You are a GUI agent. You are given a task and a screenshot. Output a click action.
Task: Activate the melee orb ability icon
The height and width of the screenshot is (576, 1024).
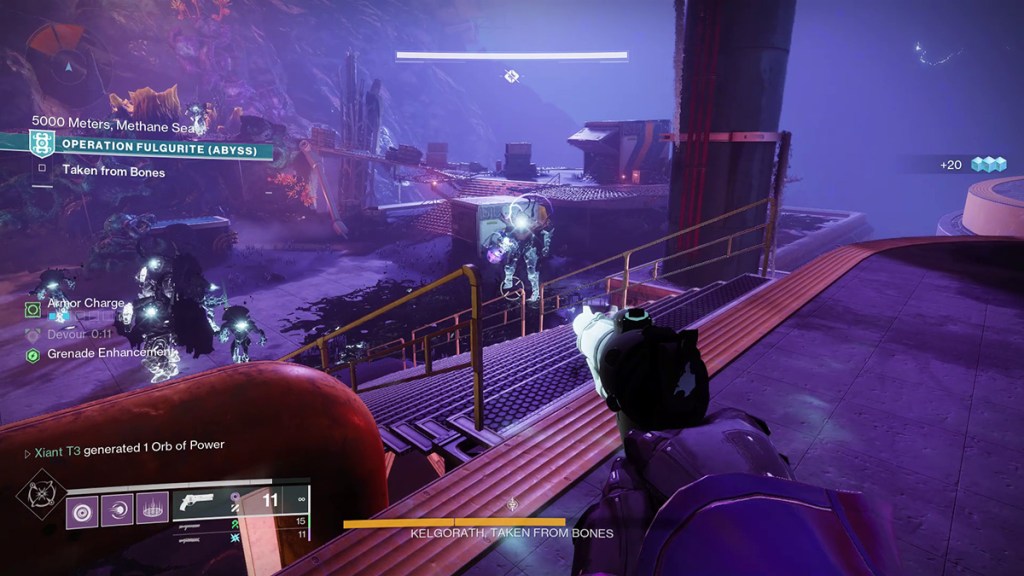click(x=117, y=512)
